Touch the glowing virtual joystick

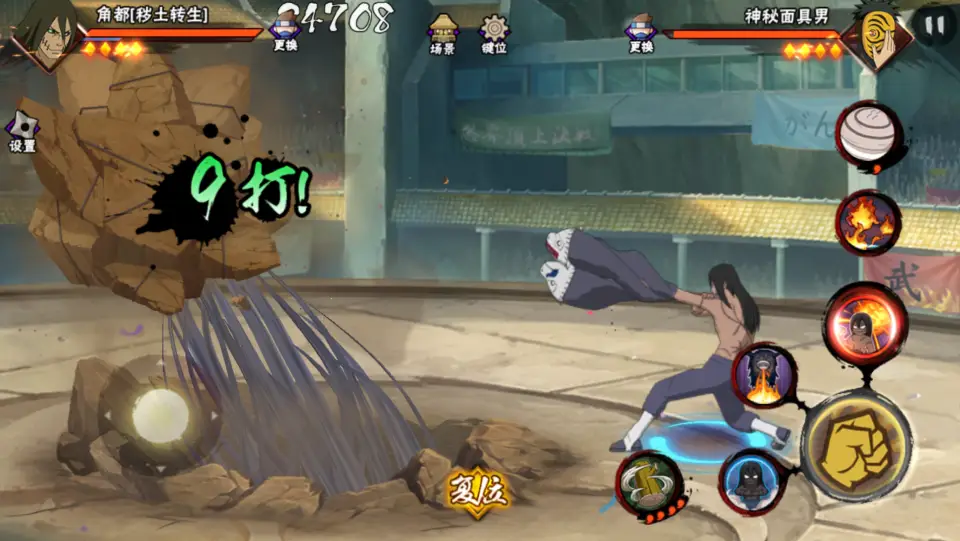[160, 413]
